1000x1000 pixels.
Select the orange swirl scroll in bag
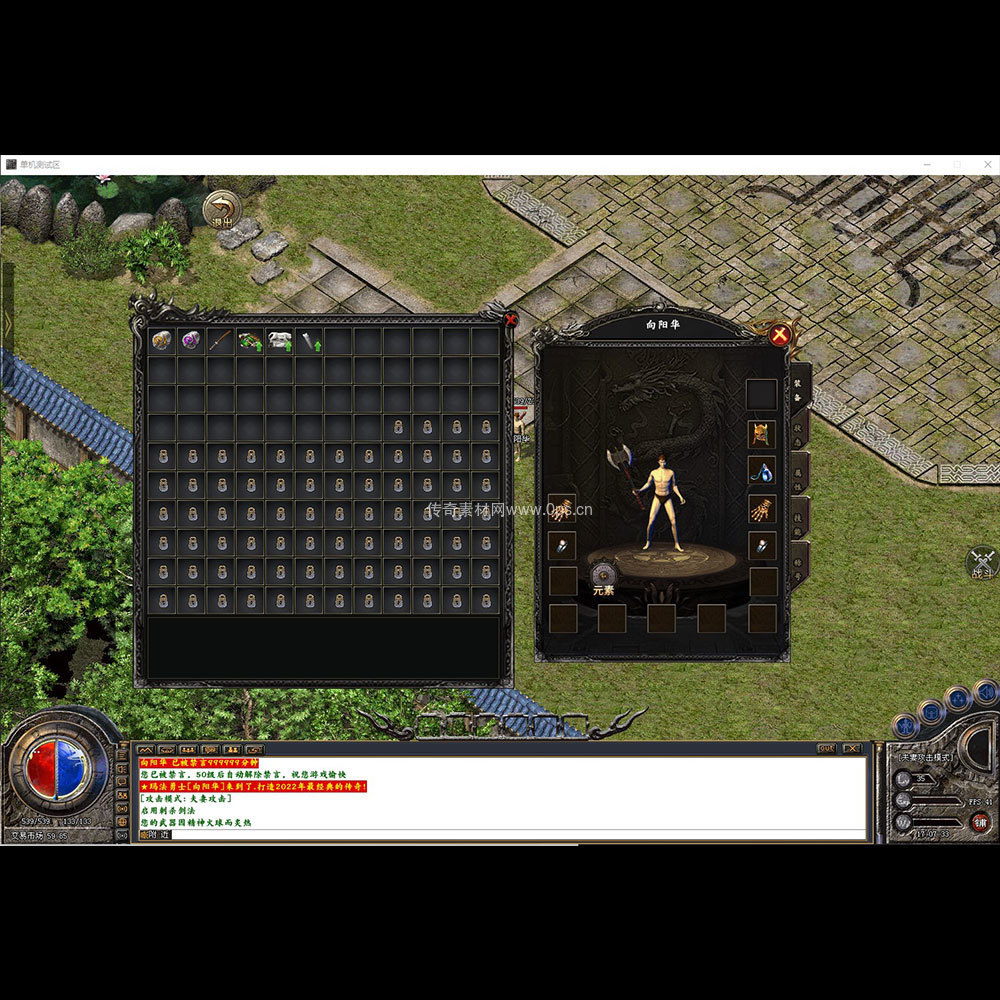[x=161, y=341]
